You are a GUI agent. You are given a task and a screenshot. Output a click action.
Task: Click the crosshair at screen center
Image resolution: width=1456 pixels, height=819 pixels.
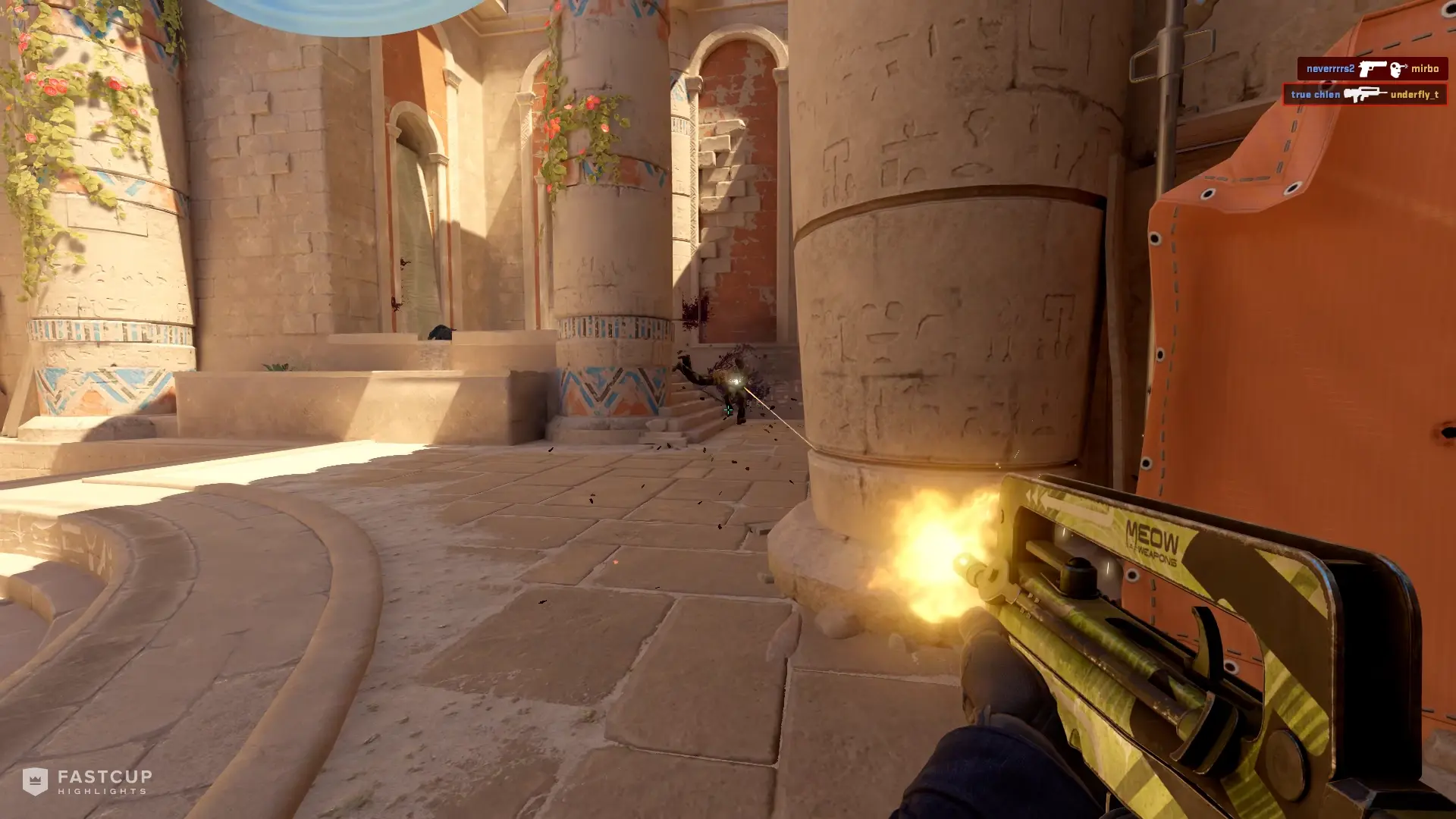(x=728, y=409)
